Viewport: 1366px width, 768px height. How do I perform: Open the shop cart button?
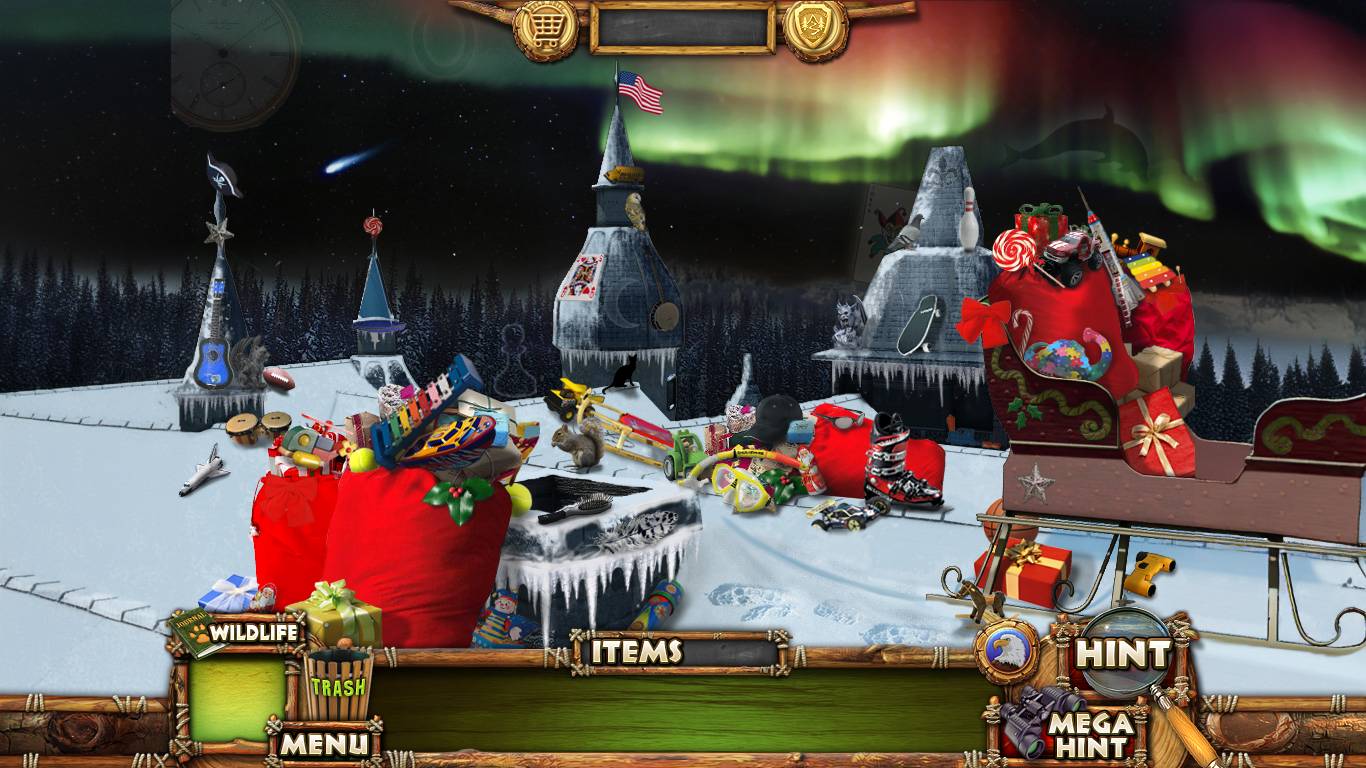[x=545, y=29]
